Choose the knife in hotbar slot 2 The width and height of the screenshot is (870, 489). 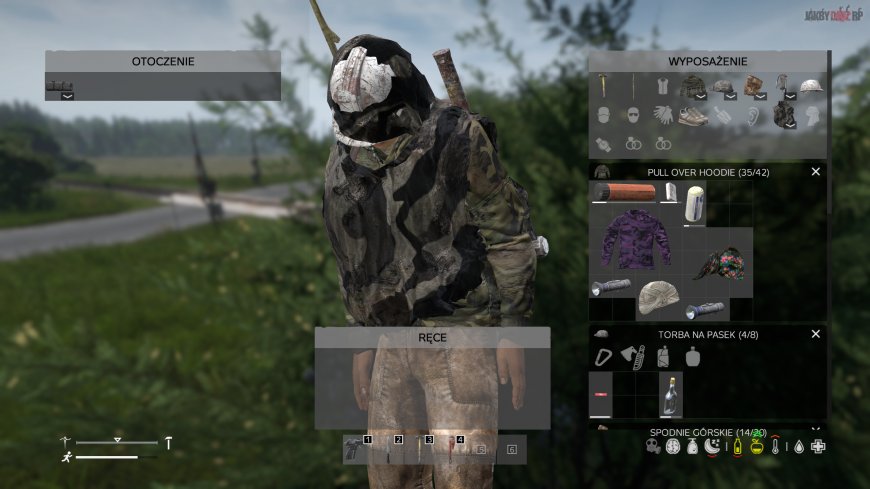[x=387, y=448]
